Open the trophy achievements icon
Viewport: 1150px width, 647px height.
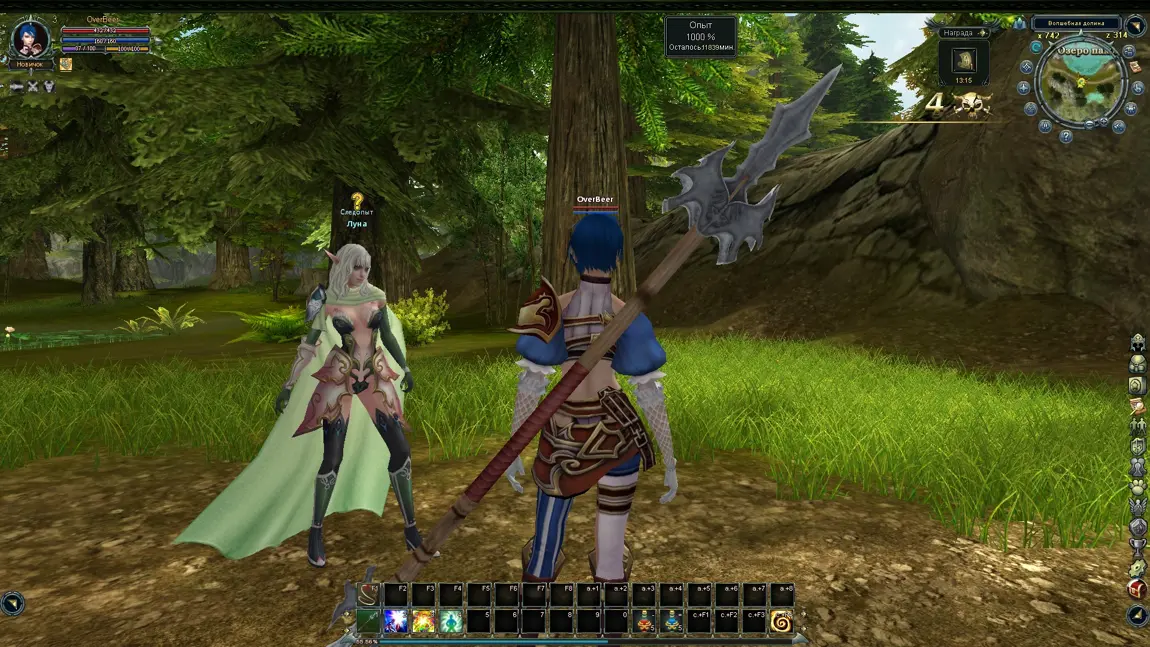click(x=1137, y=547)
